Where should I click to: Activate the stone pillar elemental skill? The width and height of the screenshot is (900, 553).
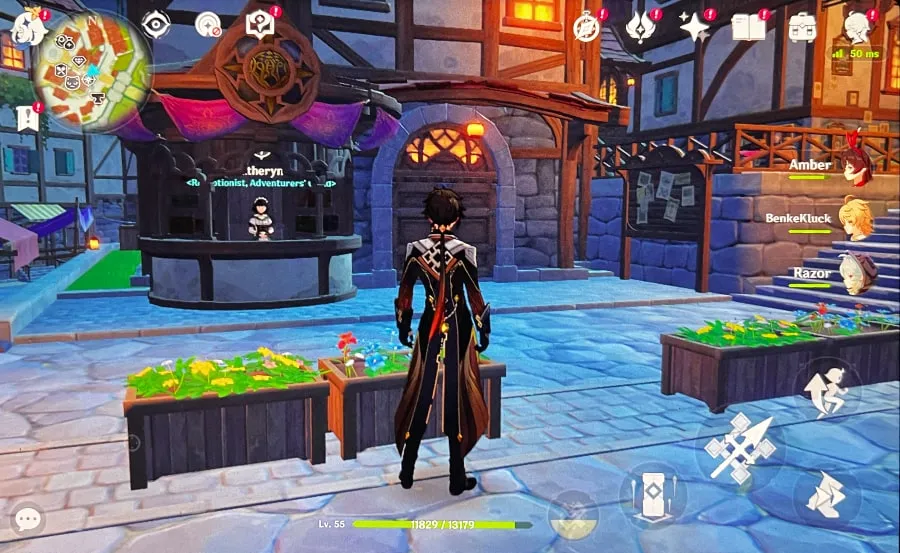click(x=653, y=497)
